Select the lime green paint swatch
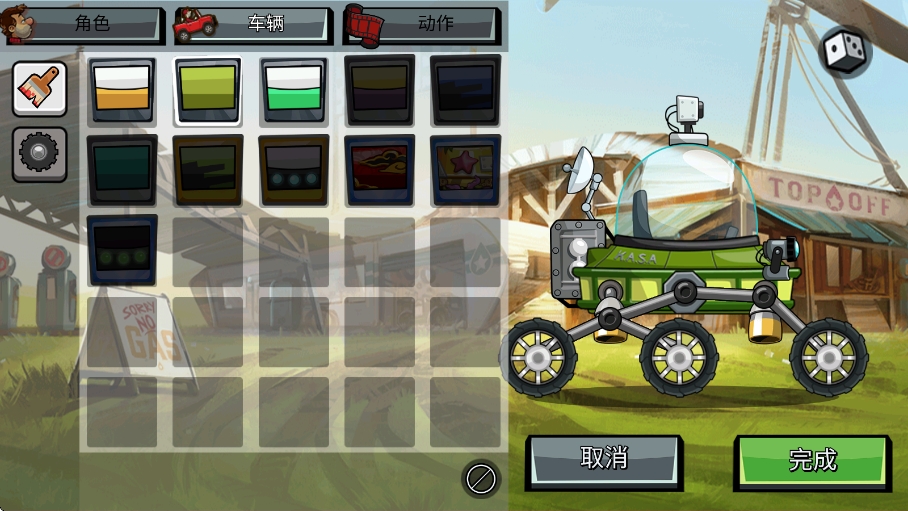908x511 pixels. [208, 90]
